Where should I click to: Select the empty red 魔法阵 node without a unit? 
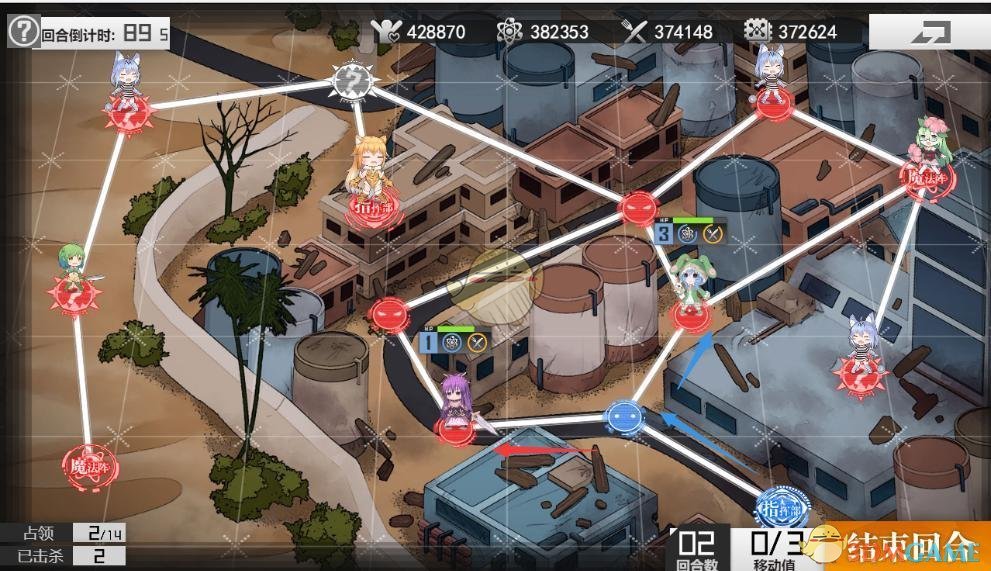[90, 463]
